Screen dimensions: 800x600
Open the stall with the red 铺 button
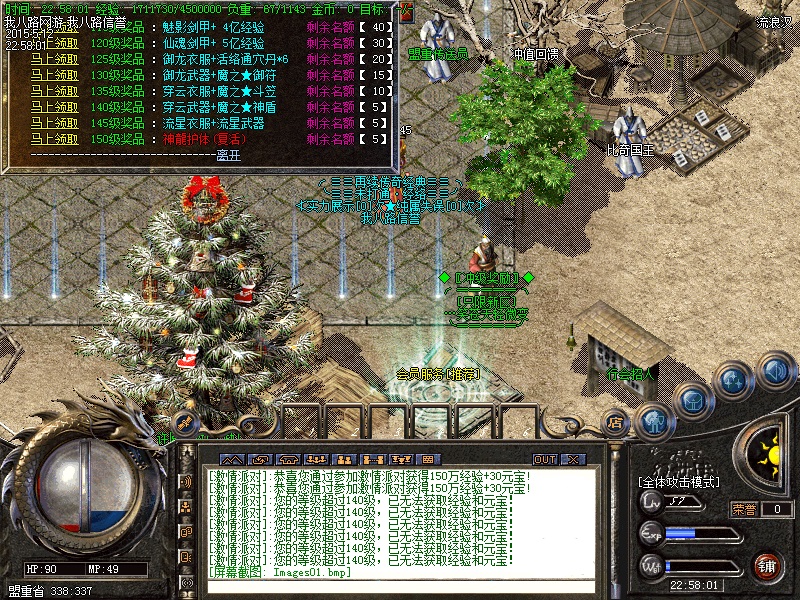coord(766,566)
